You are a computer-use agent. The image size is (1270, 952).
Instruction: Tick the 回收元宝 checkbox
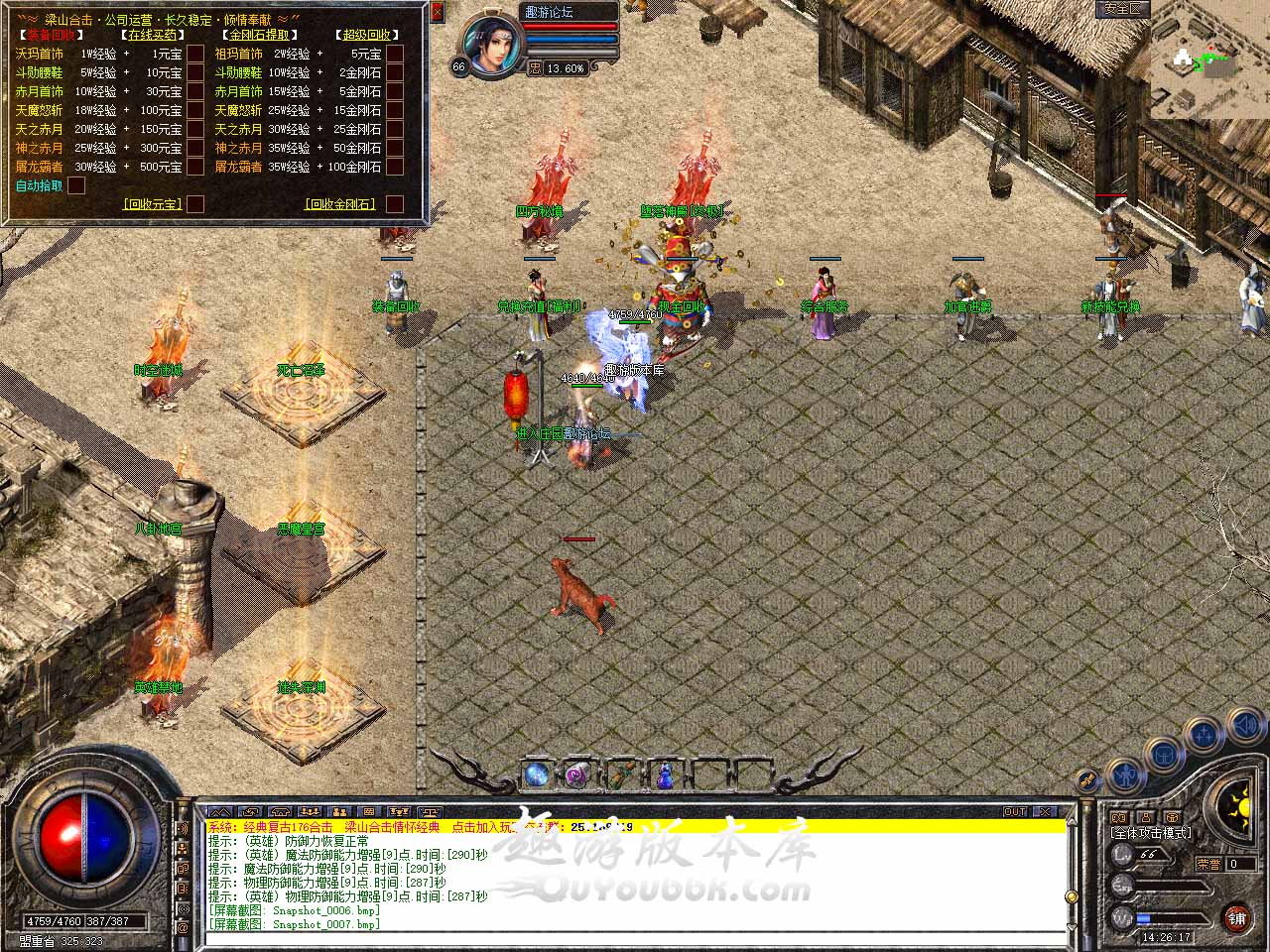pyautogui.click(x=195, y=204)
